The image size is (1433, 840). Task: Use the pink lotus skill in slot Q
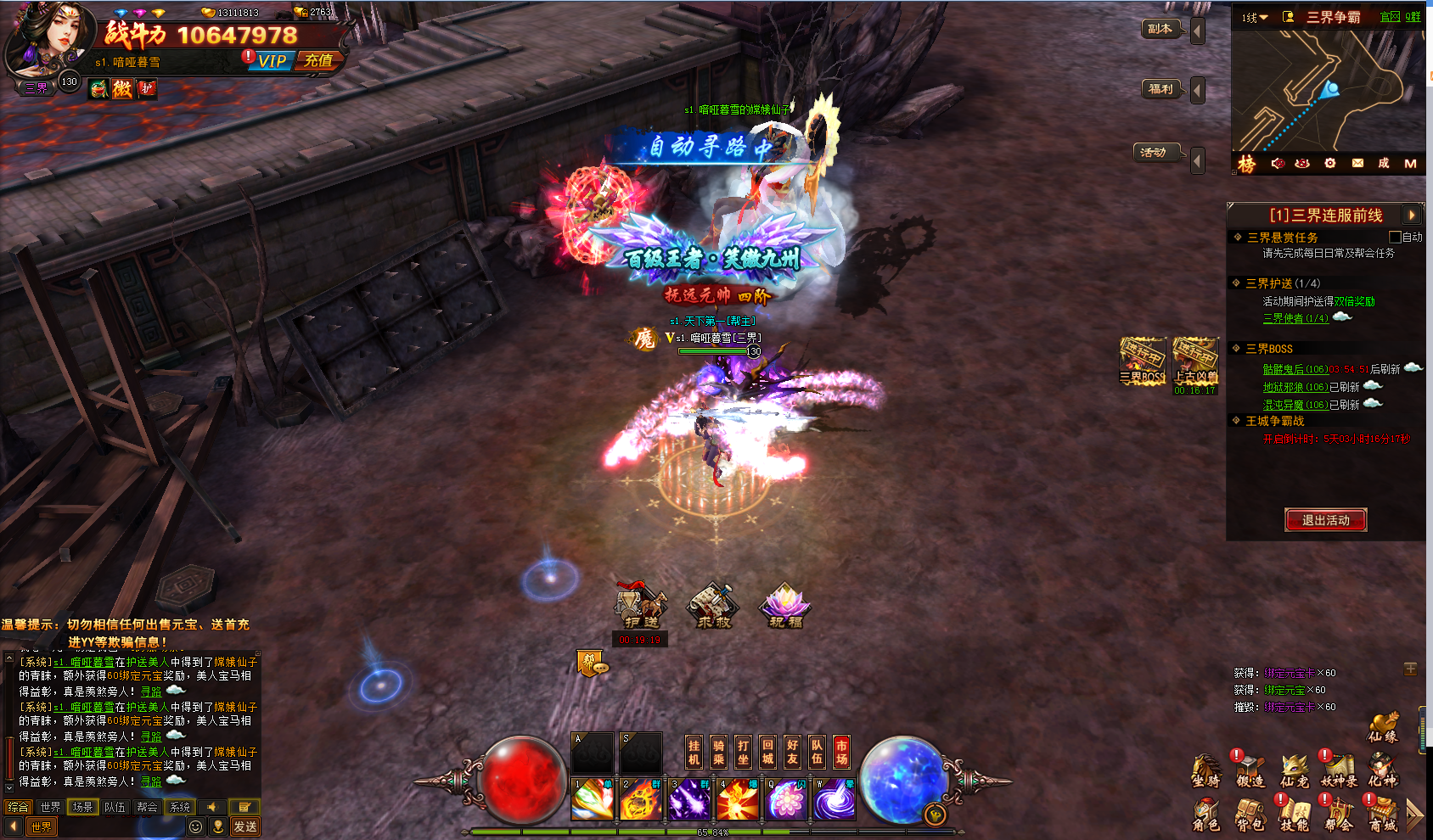[x=786, y=799]
